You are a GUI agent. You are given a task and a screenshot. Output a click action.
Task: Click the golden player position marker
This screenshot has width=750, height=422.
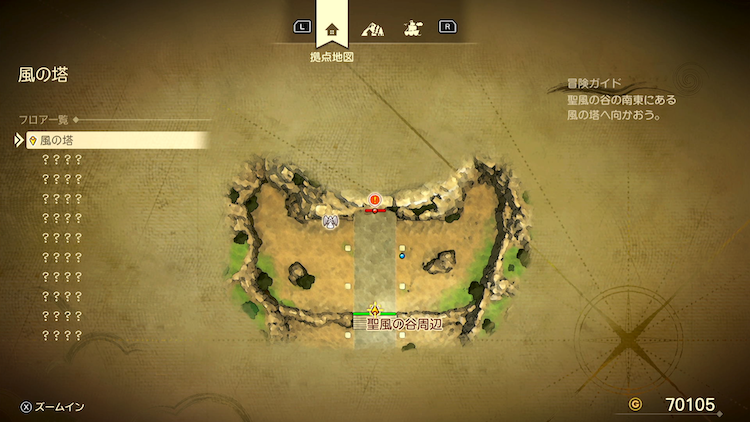375,308
